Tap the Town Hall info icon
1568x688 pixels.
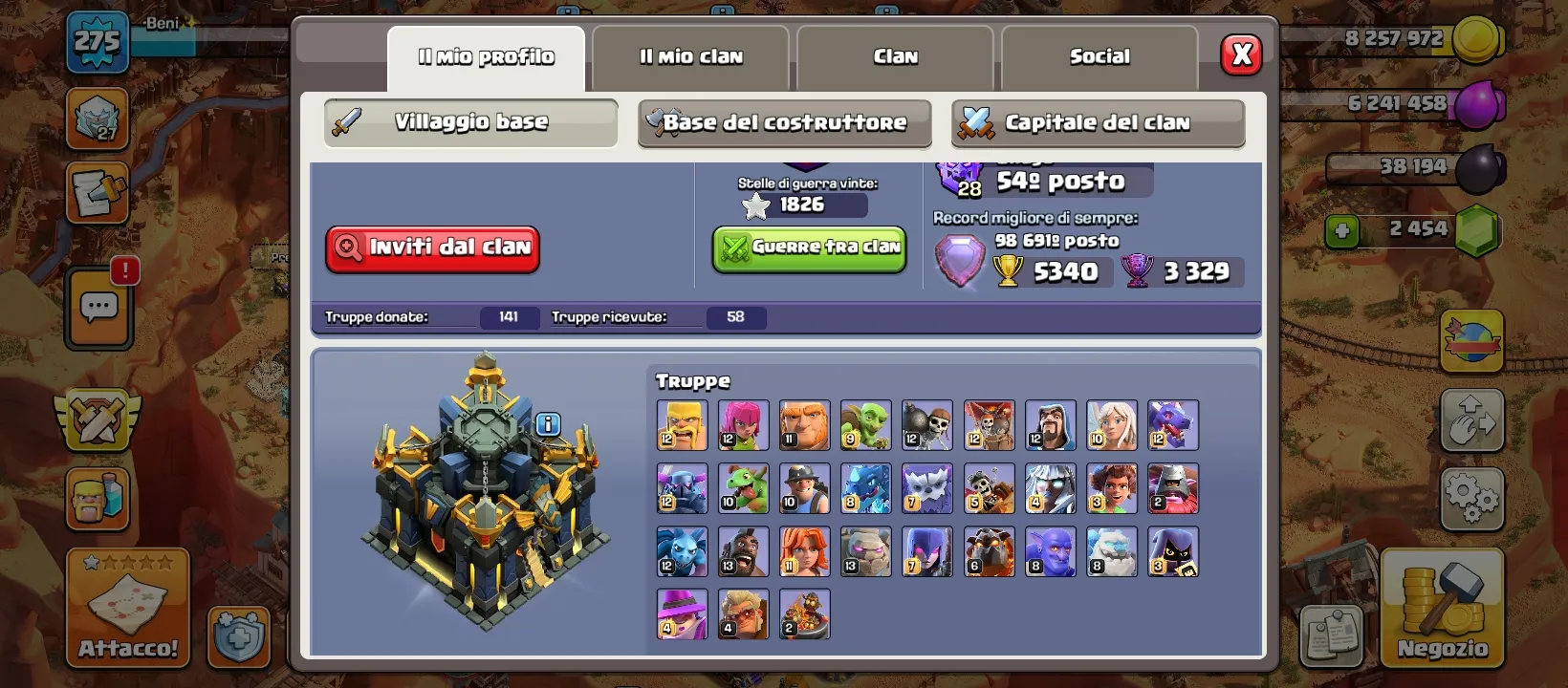point(548,425)
